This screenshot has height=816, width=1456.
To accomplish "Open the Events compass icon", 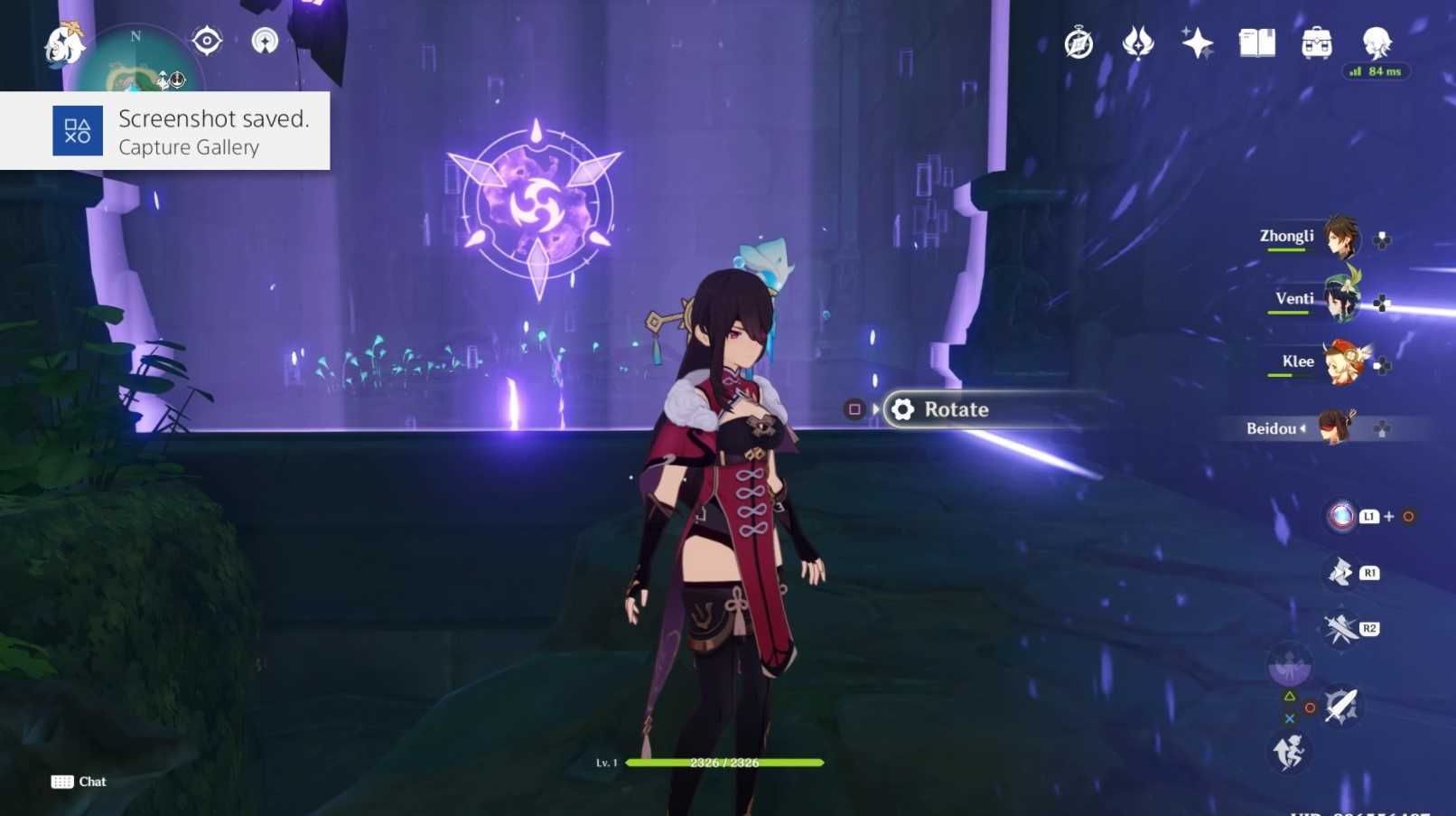I will (x=1078, y=42).
